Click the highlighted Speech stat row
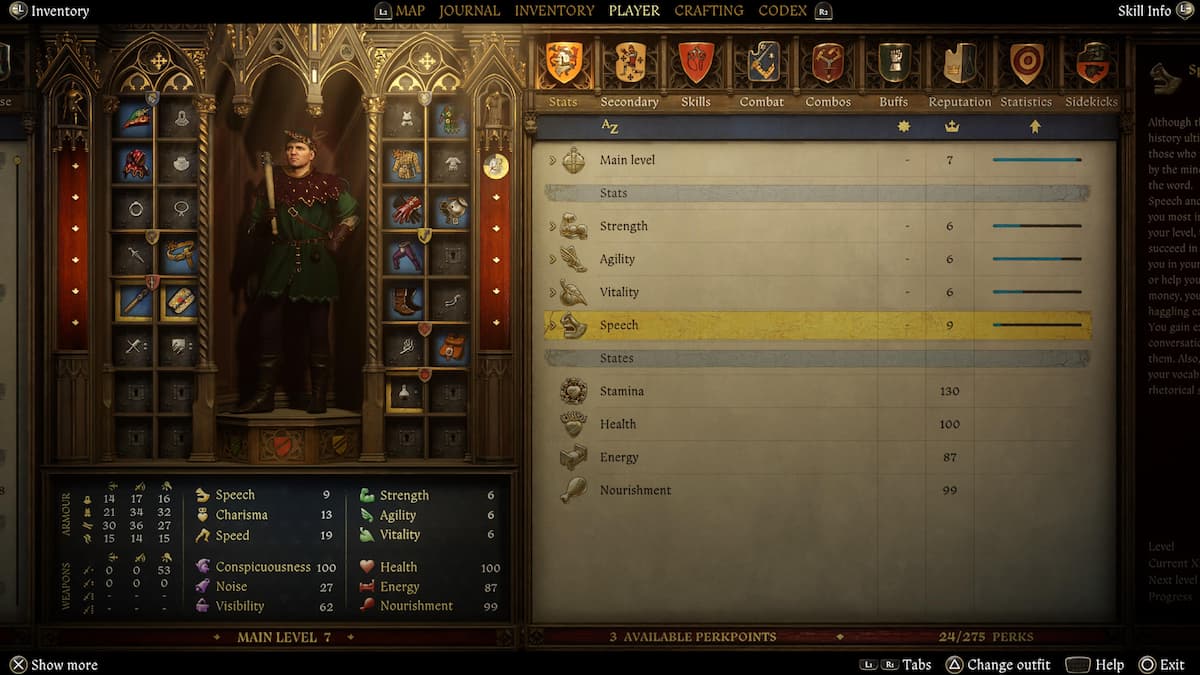 [x=619, y=325]
